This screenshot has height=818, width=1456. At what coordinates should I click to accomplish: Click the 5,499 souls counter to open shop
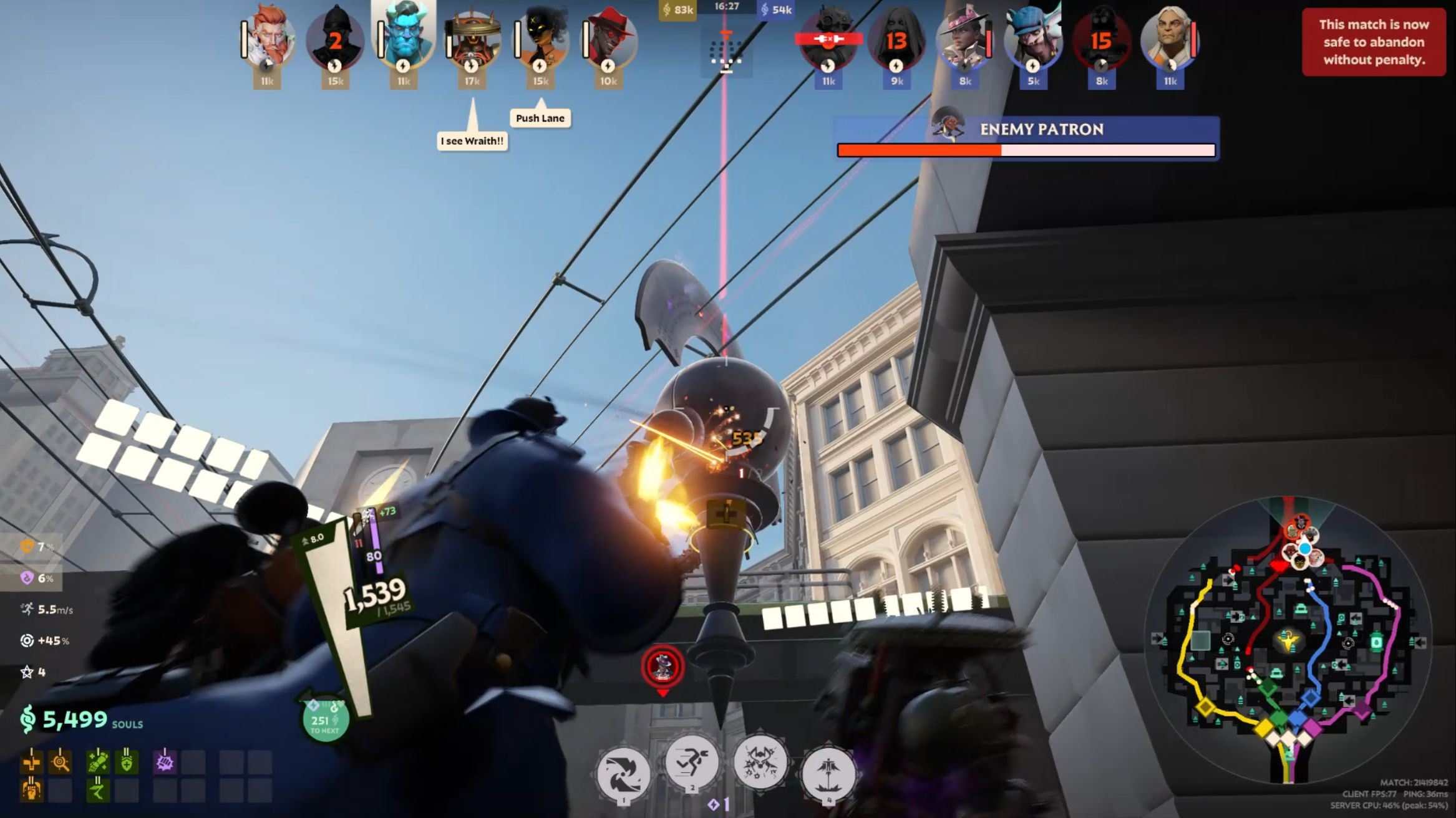[75, 720]
